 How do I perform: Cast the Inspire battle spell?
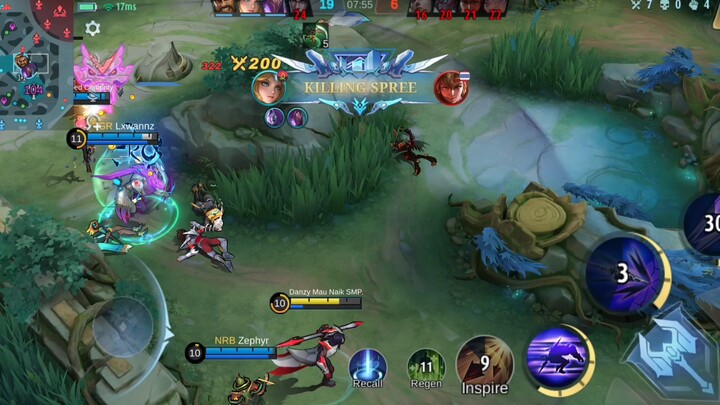point(484,364)
